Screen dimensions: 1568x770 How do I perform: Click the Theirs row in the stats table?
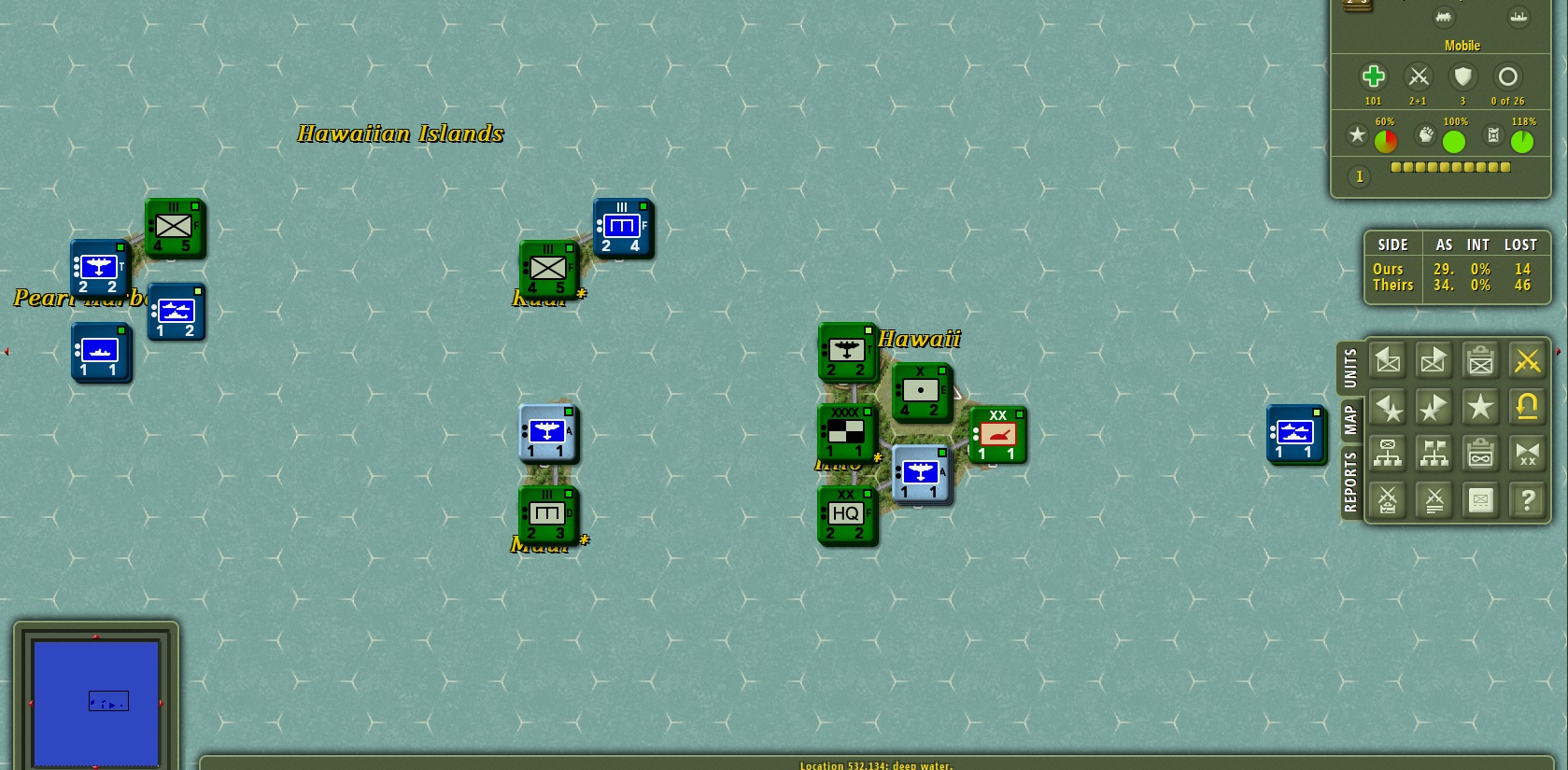pyautogui.click(x=1392, y=285)
